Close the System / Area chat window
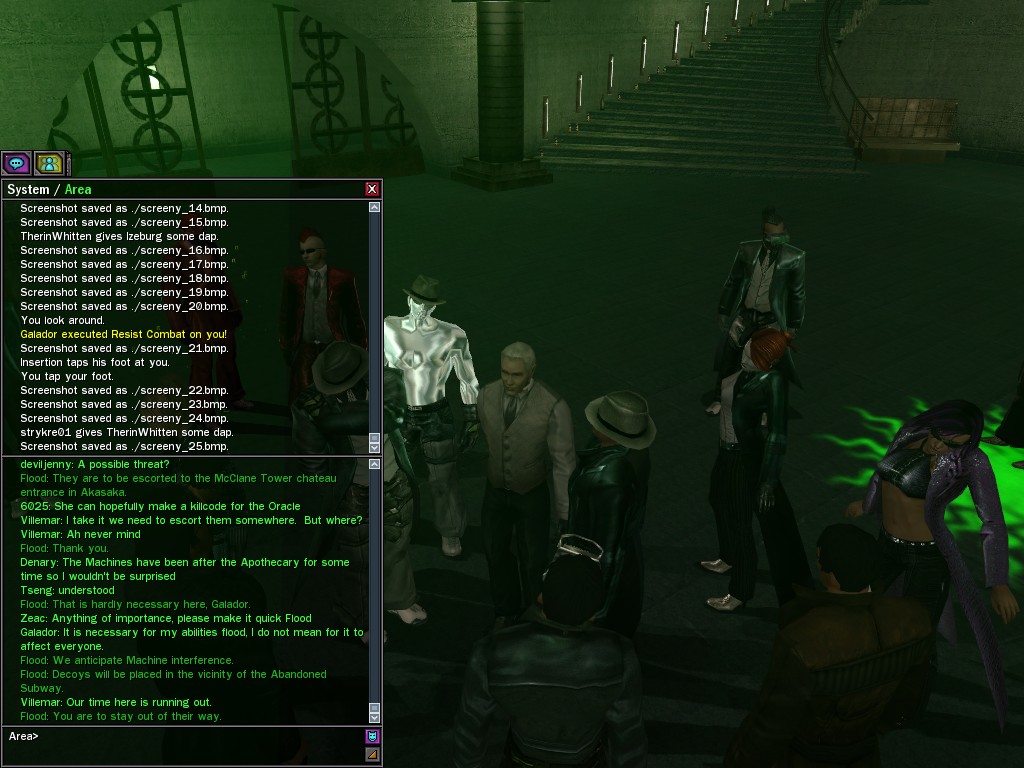 pos(372,189)
